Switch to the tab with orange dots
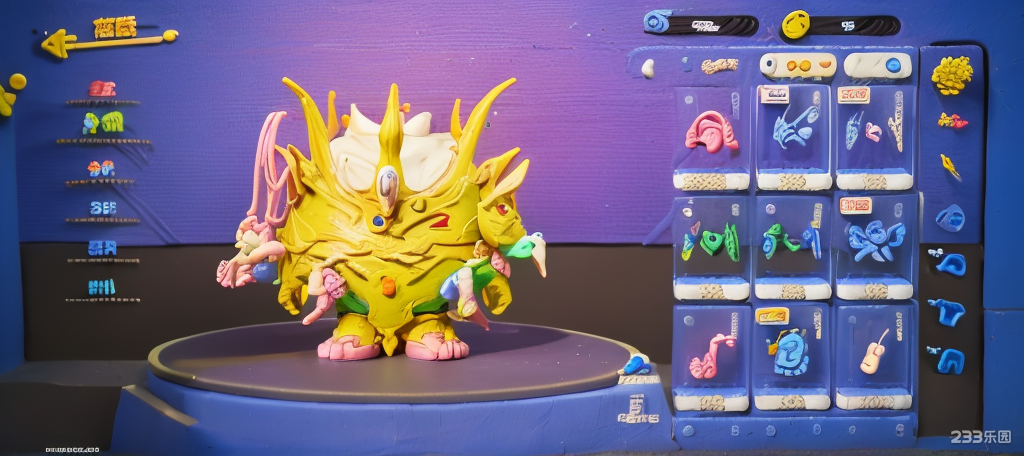Image resolution: width=1024 pixels, height=456 pixels. click(x=798, y=66)
